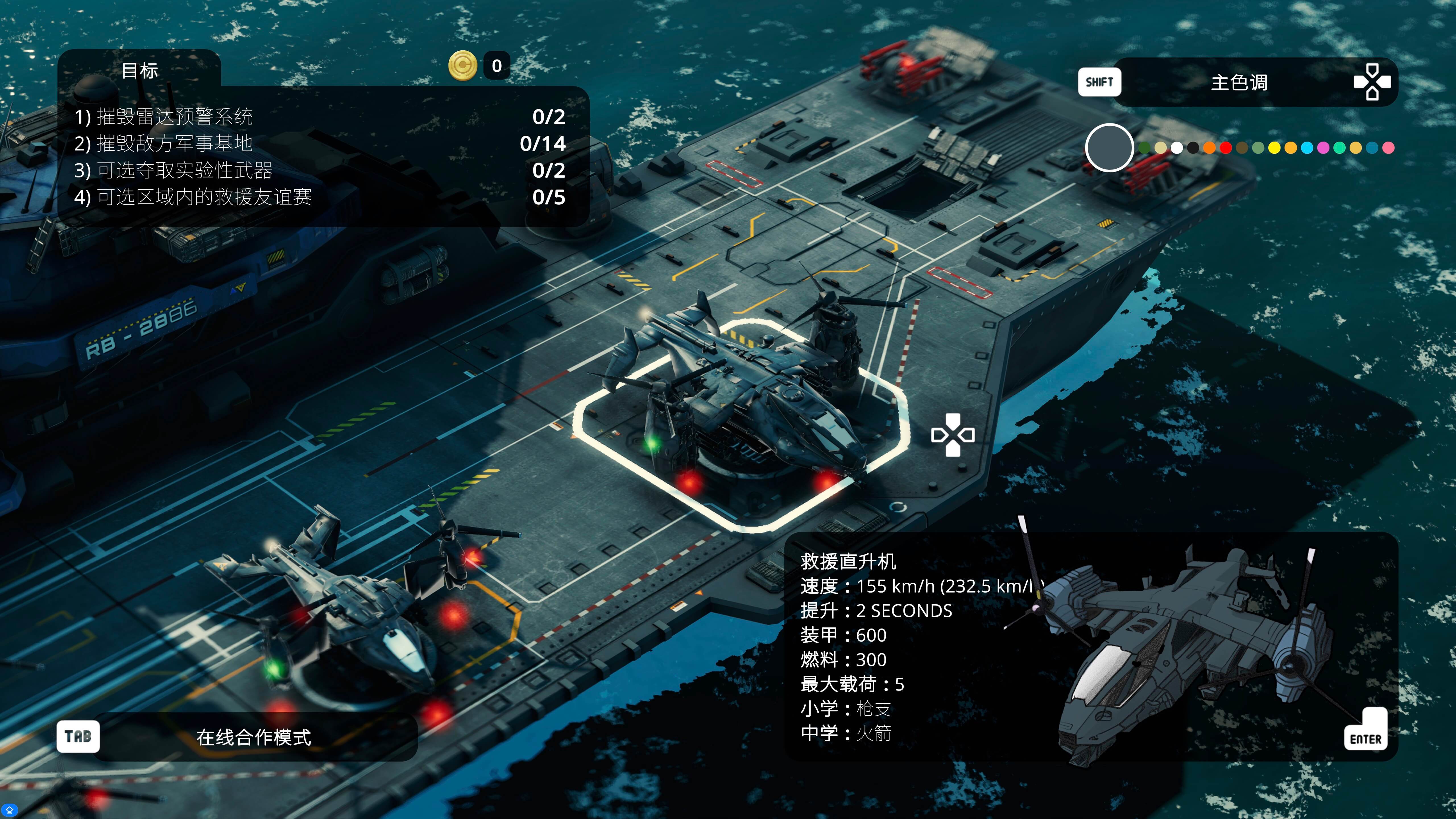Pick the dark green paint swatch

click(x=1145, y=148)
